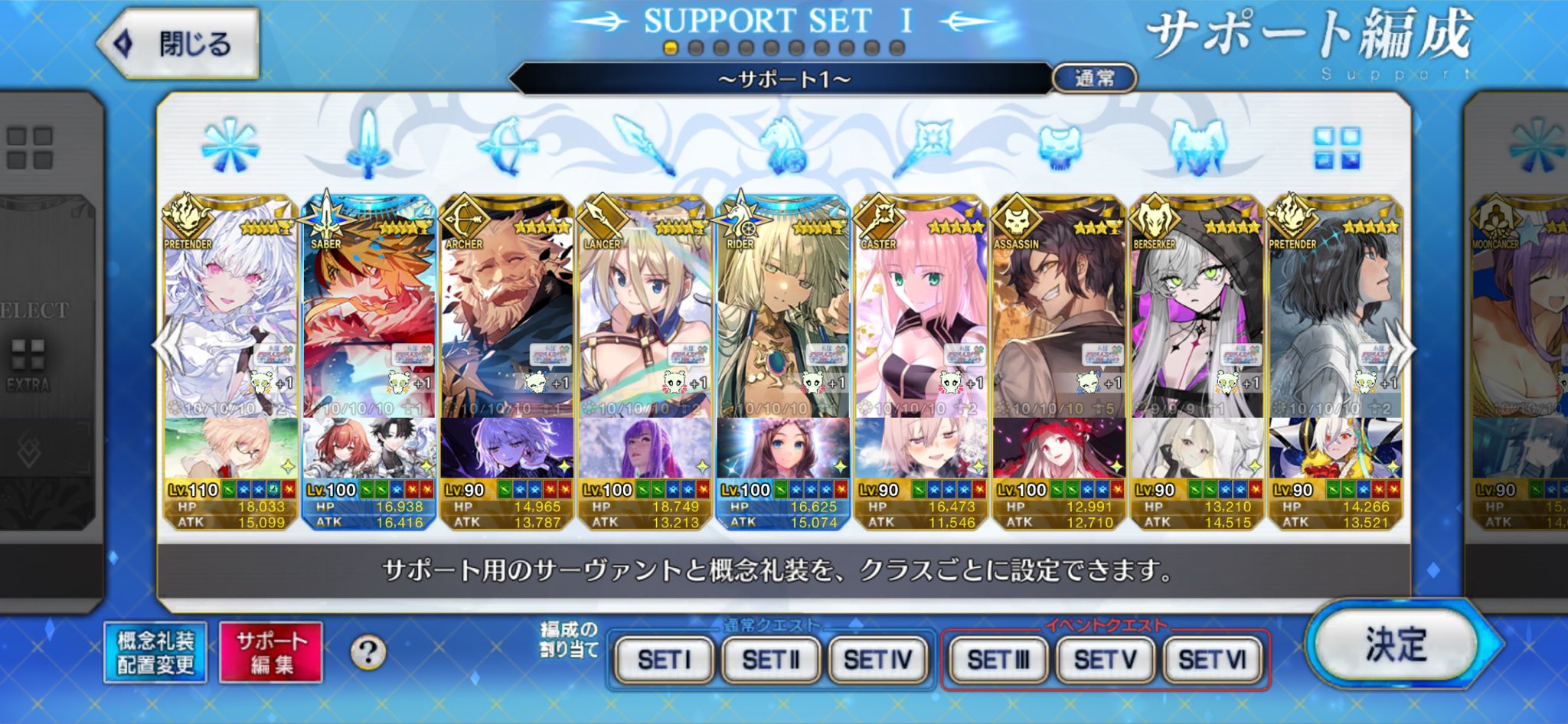The image size is (1568, 724).
Task: Confirm the setup with the 決定 button
Action: [1394, 644]
